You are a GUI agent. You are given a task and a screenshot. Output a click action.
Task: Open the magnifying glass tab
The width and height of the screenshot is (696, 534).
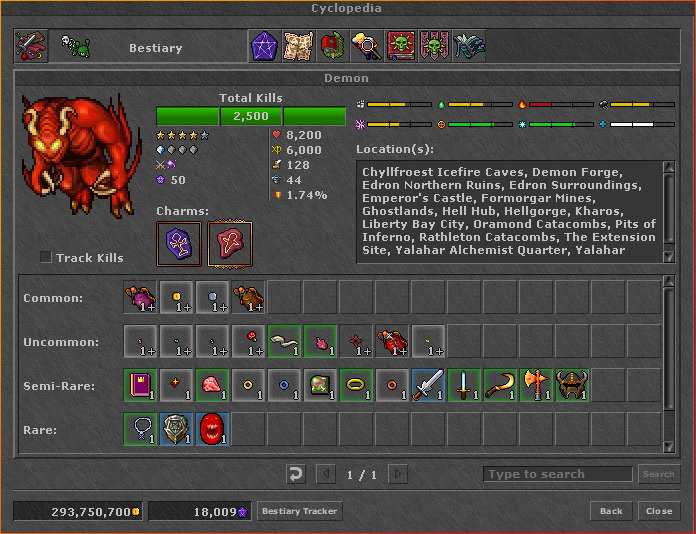(x=366, y=46)
